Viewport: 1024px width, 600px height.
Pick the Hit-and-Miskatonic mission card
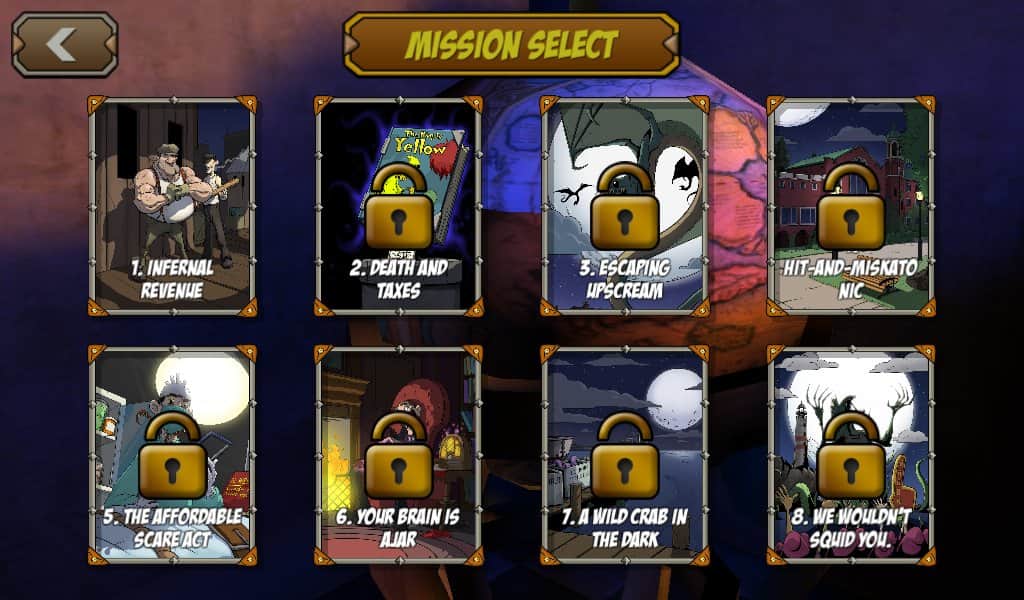coord(851,205)
